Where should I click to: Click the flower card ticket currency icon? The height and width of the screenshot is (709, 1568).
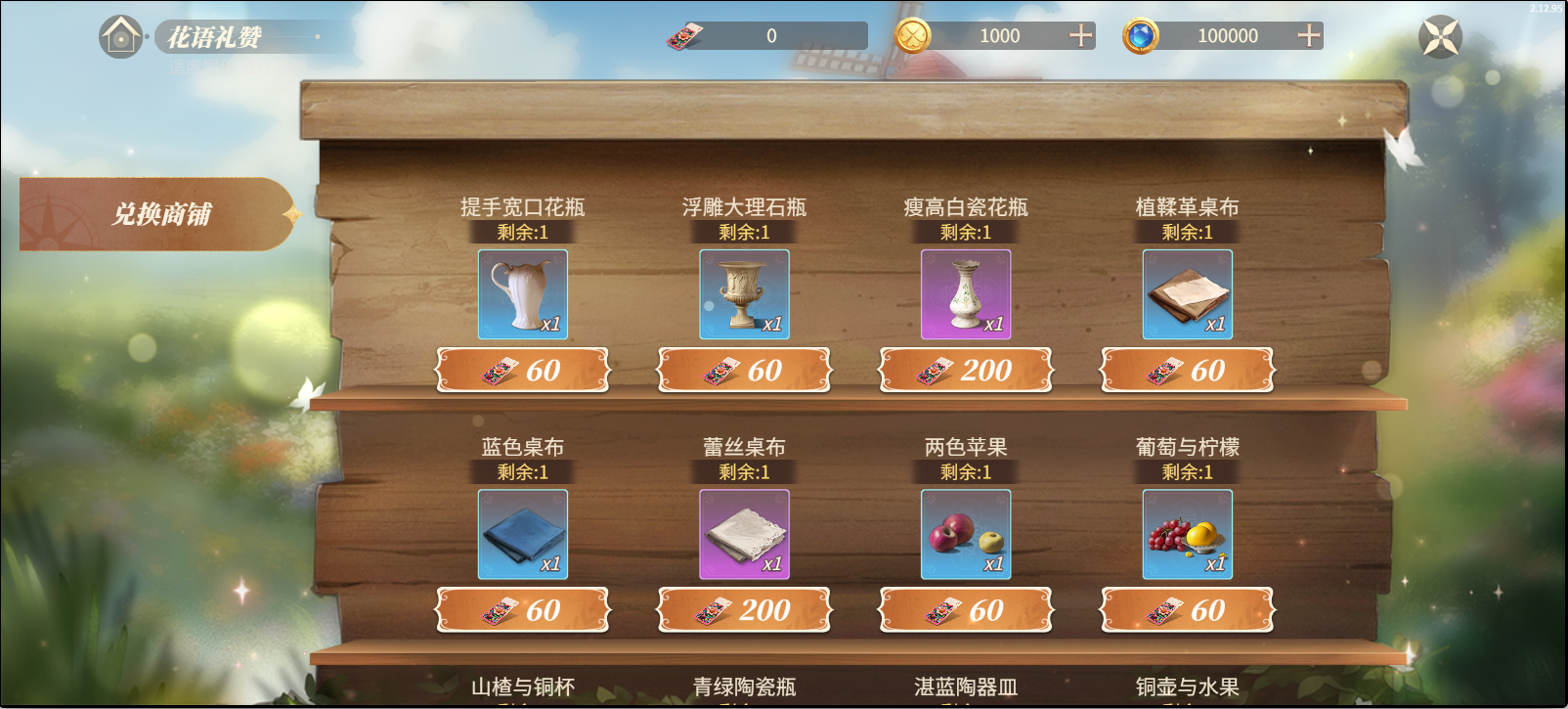(684, 37)
